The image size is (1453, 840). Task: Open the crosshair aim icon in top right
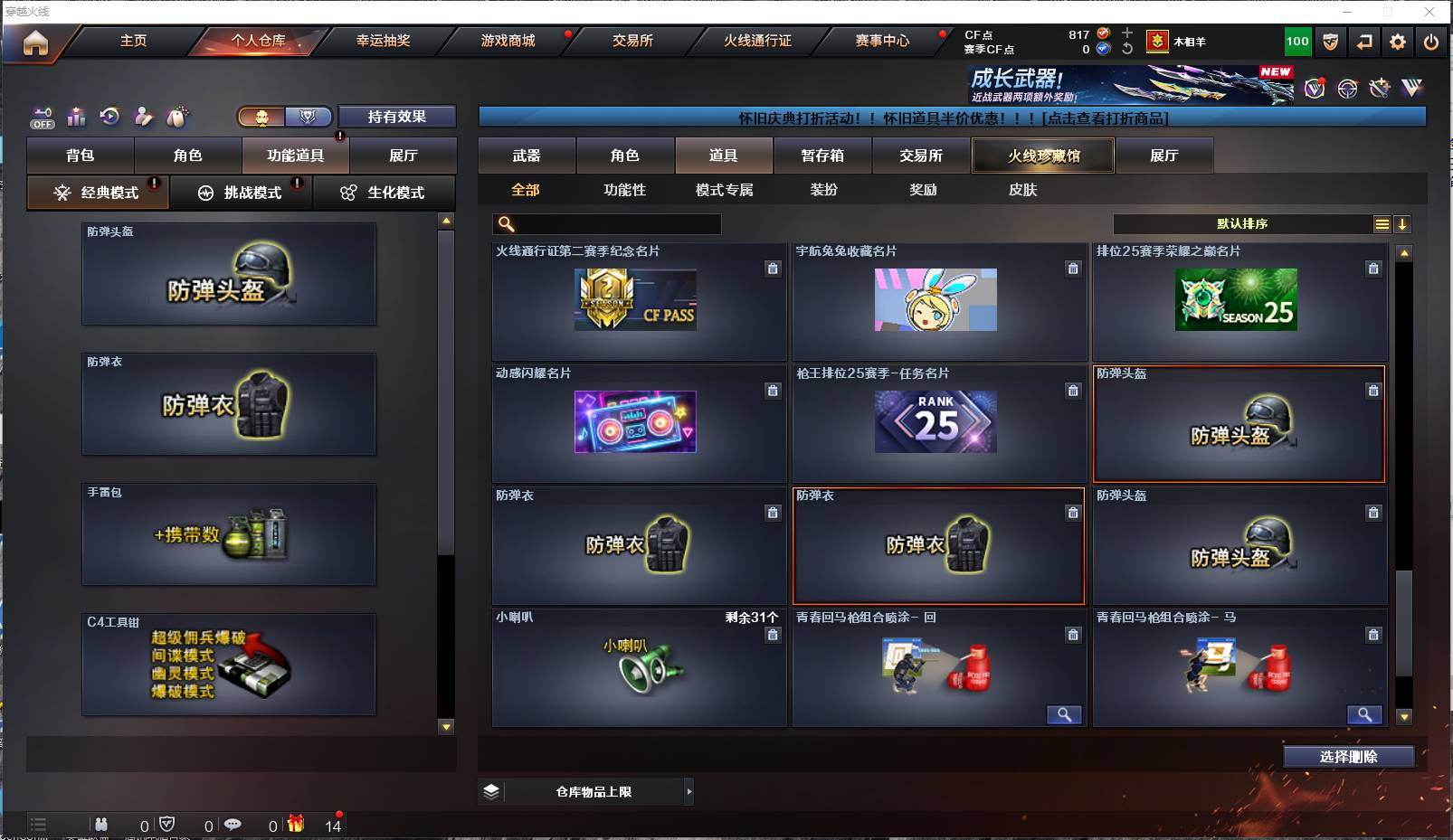(x=1346, y=88)
